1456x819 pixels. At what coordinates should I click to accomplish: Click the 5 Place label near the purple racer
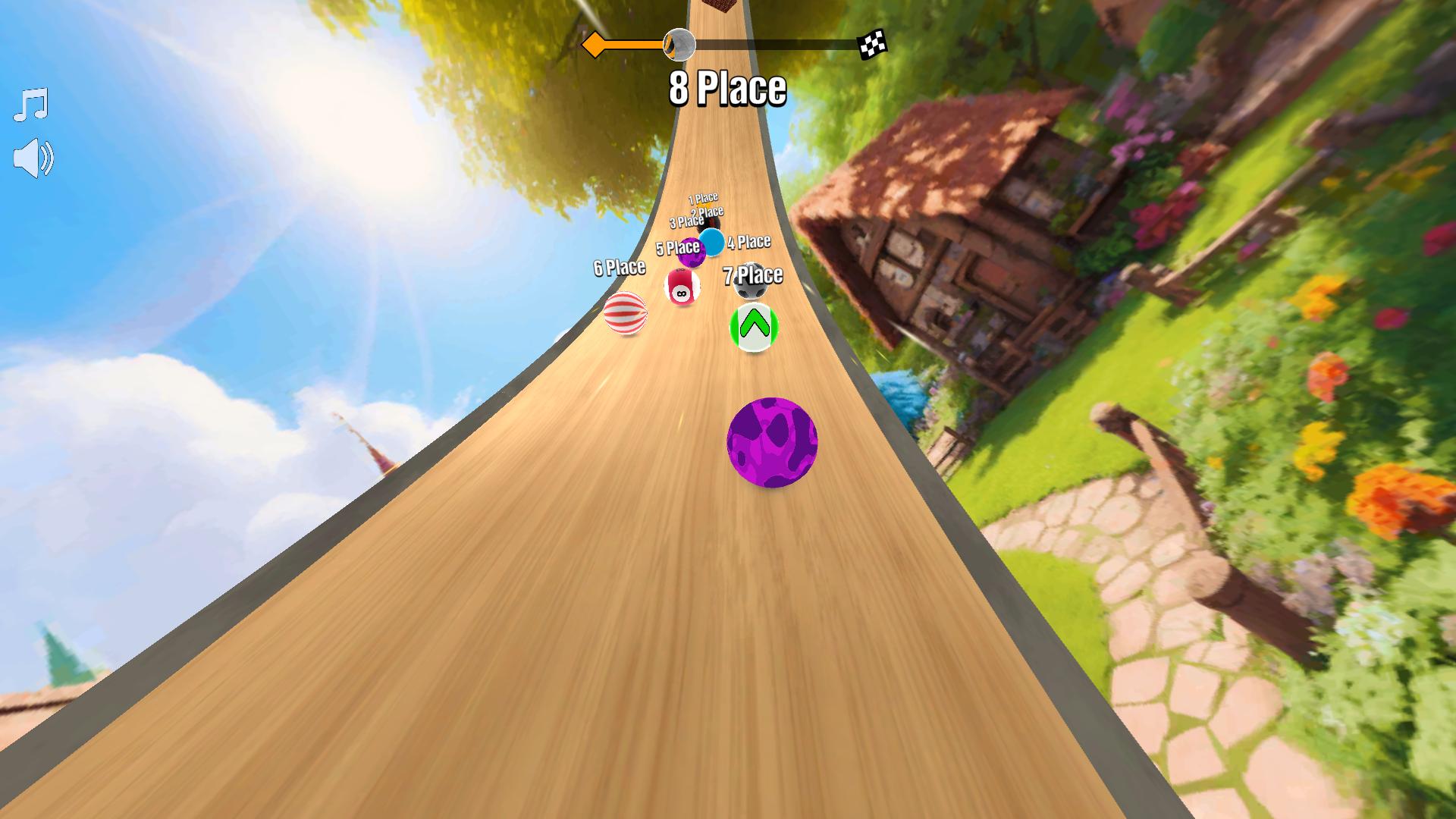pyautogui.click(x=677, y=247)
